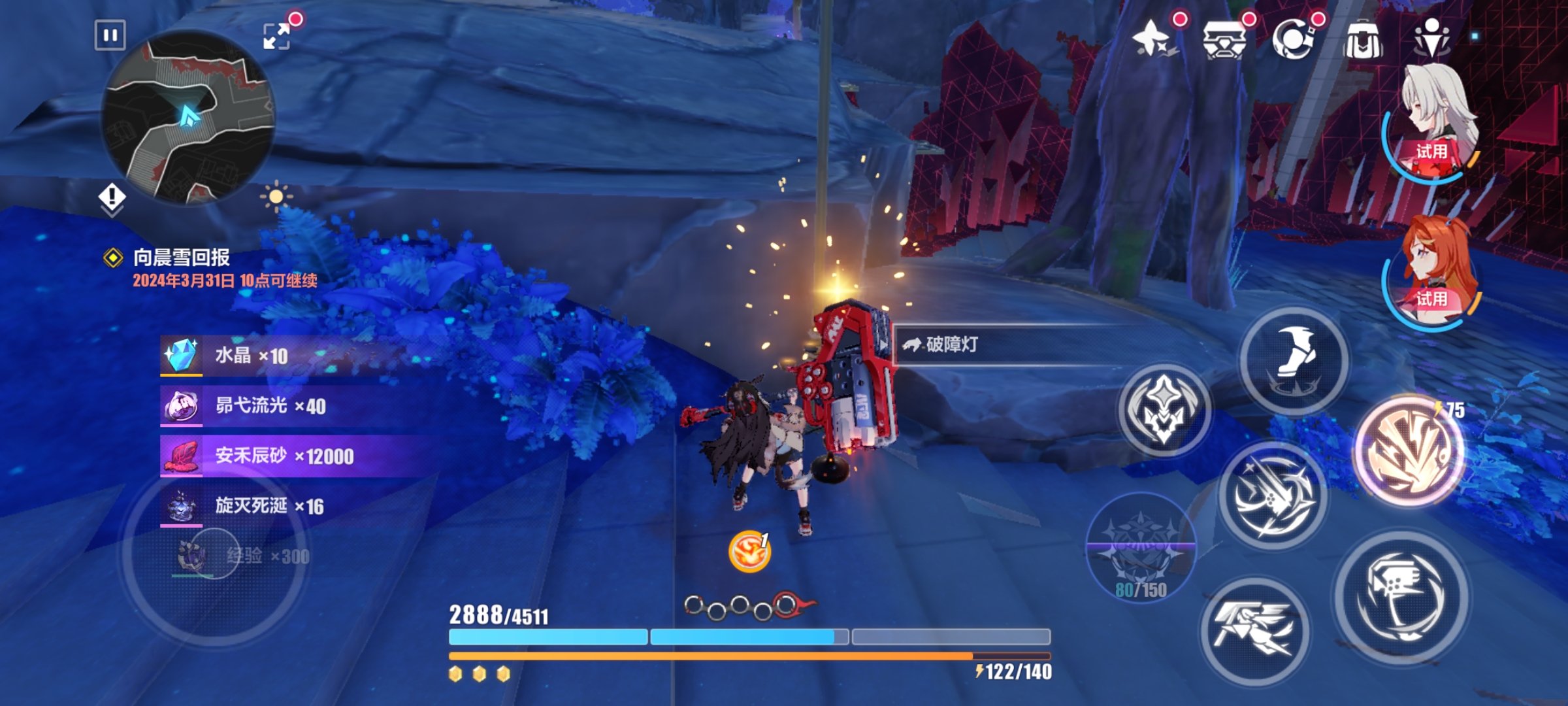This screenshot has width=1568, height=706.
Task: Open the backpack inventory
Action: pyautogui.click(x=1363, y=39)
